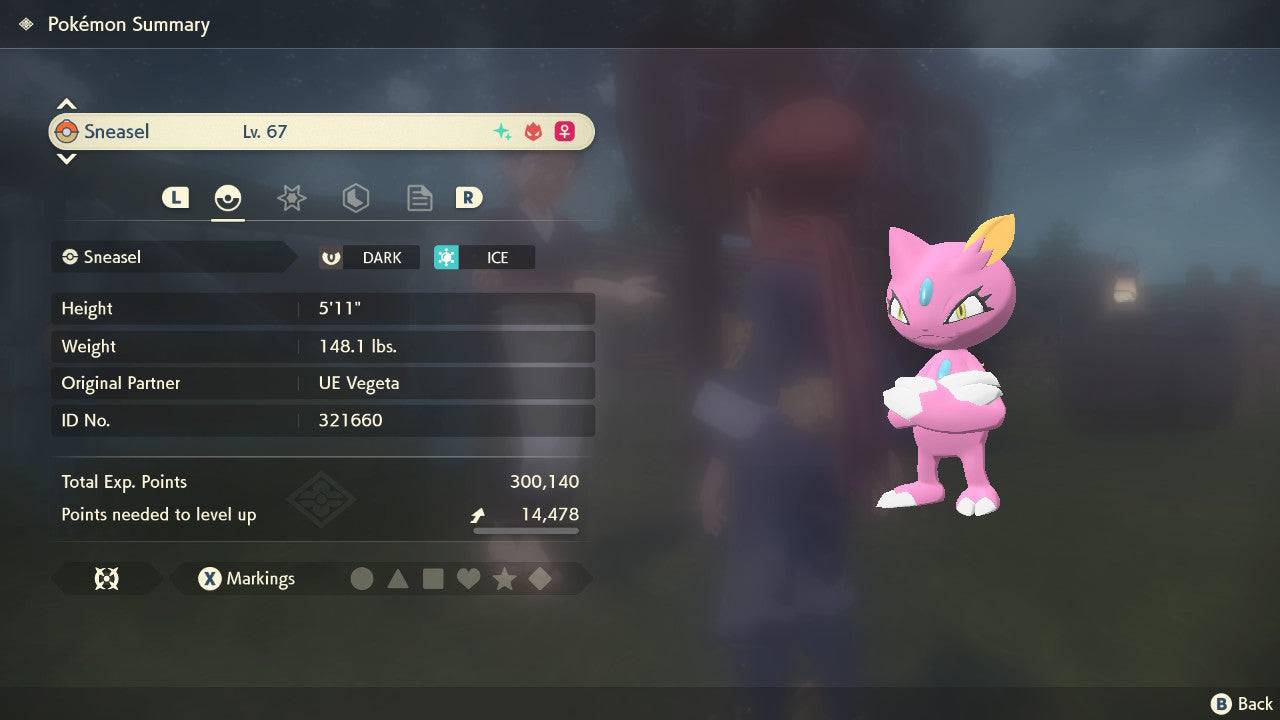Select the Sneasel name banner
1280x720 pixels.
[x=322, y=131]
